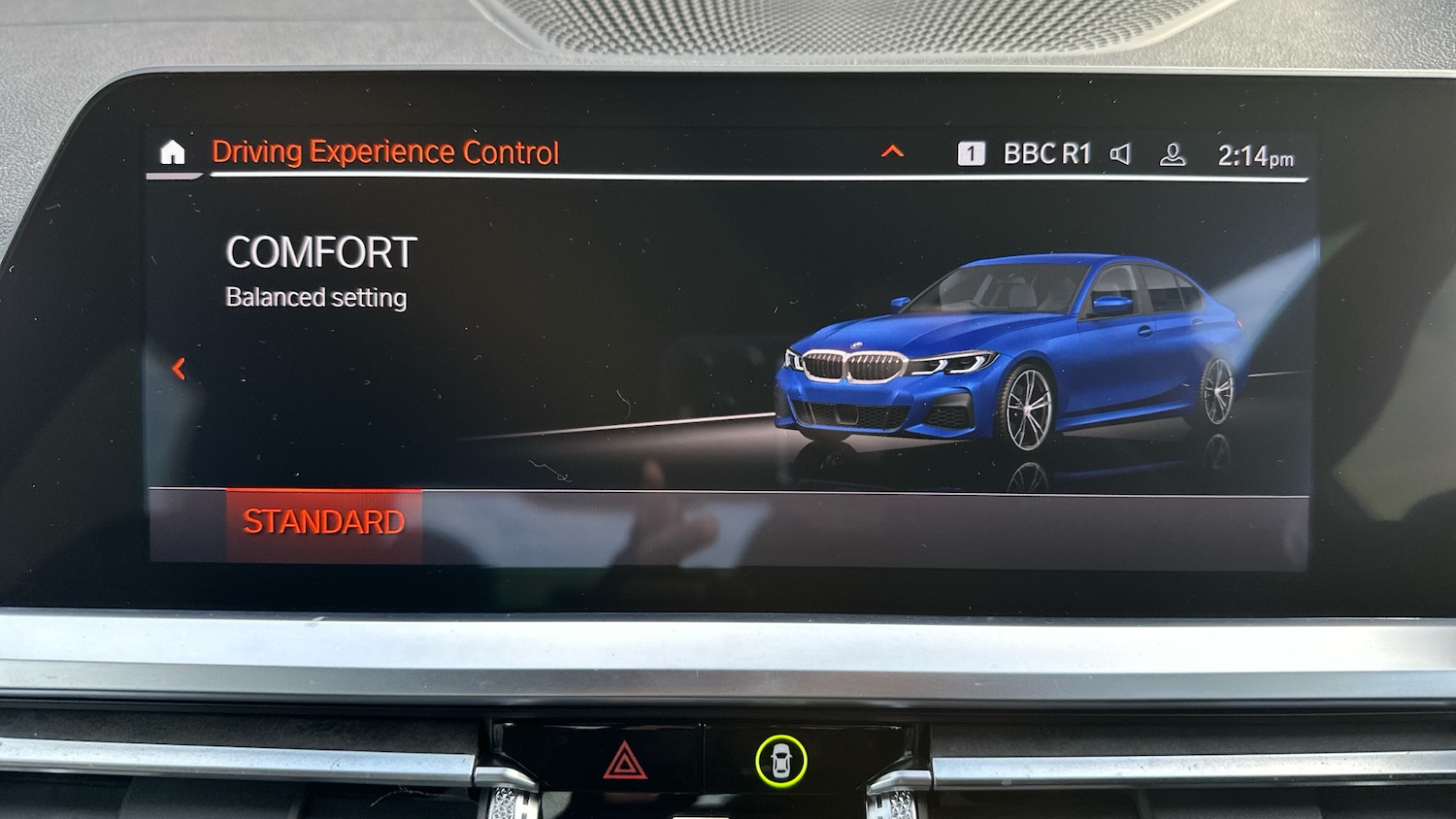
Task: Expand the BBC R1 audio source
Action: coord(1046,151)
